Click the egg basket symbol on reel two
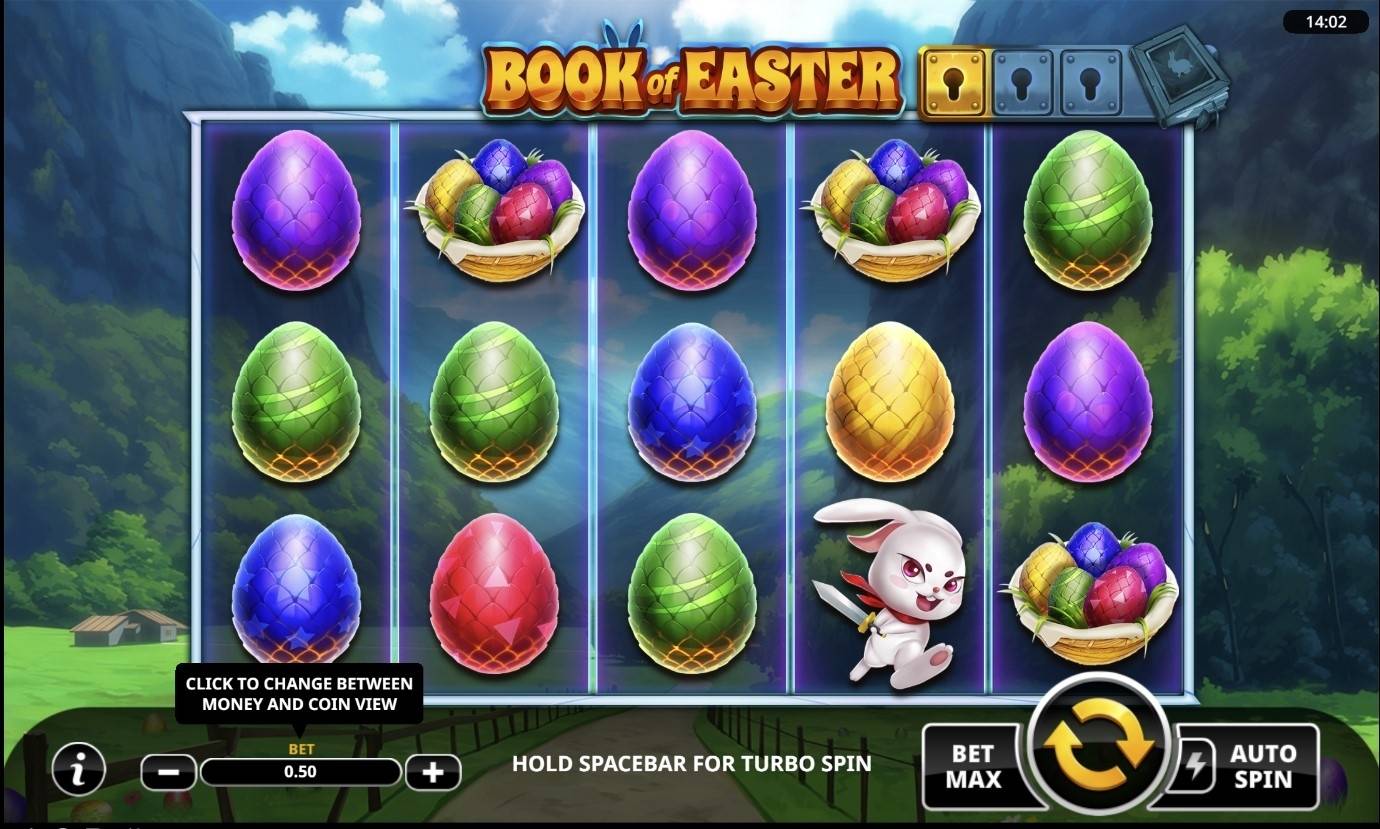The image size is (1380, 829). (x=497, y=210)
